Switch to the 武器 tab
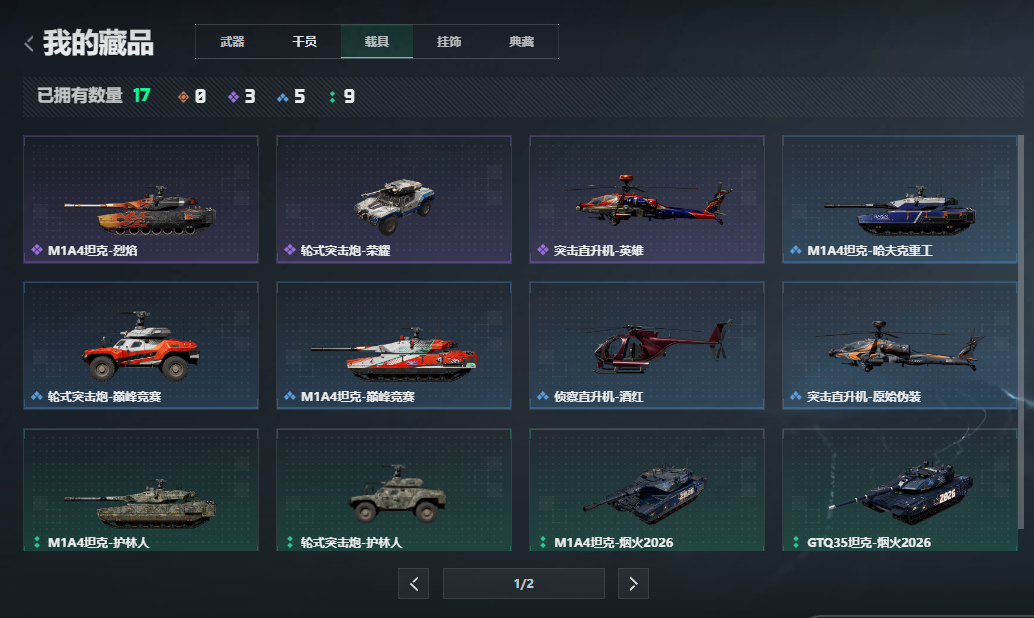1034x618 pixels. (x=232, y=42)
